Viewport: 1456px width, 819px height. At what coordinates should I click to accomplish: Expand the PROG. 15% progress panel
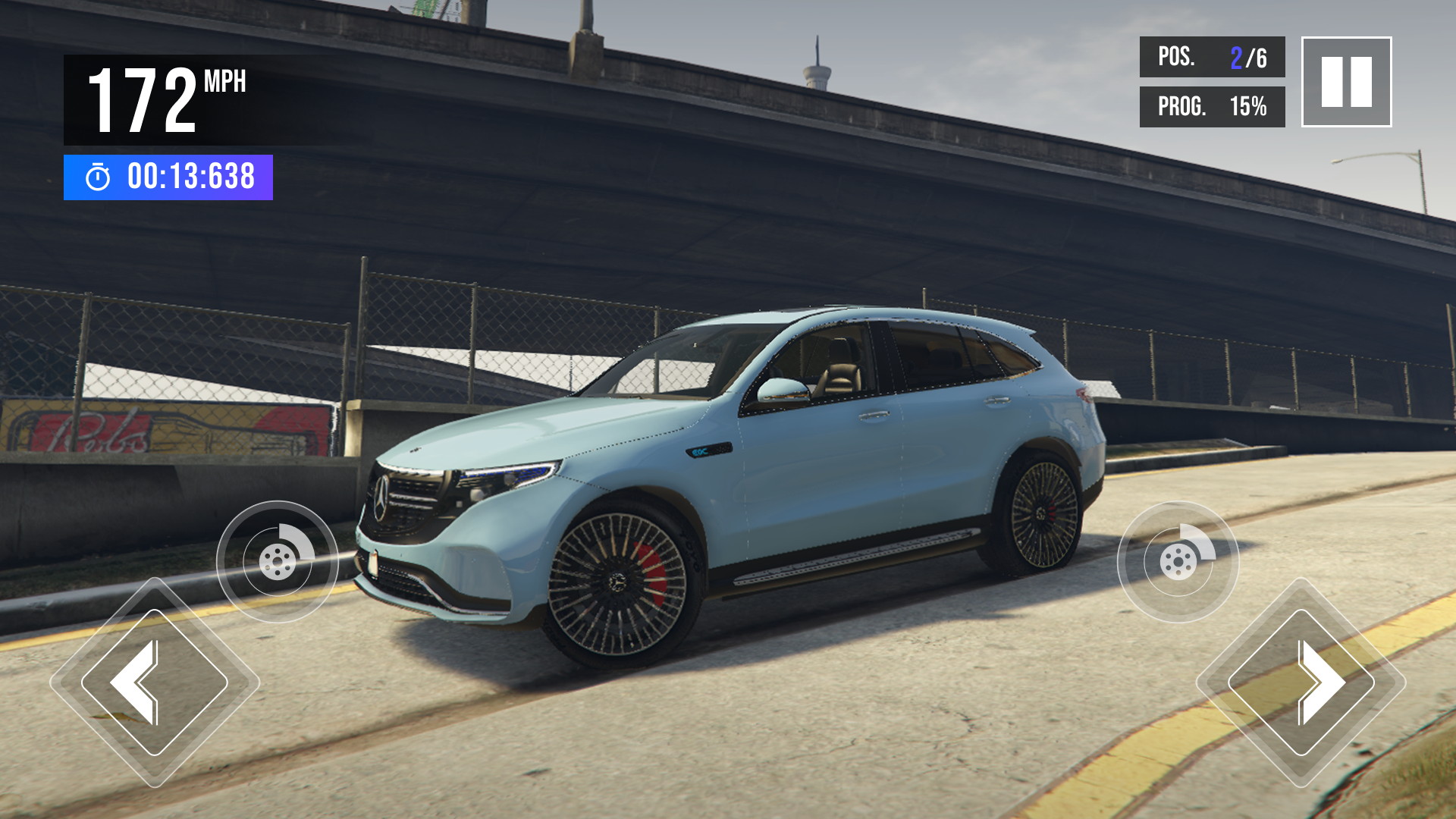[x=1211, y=108]
